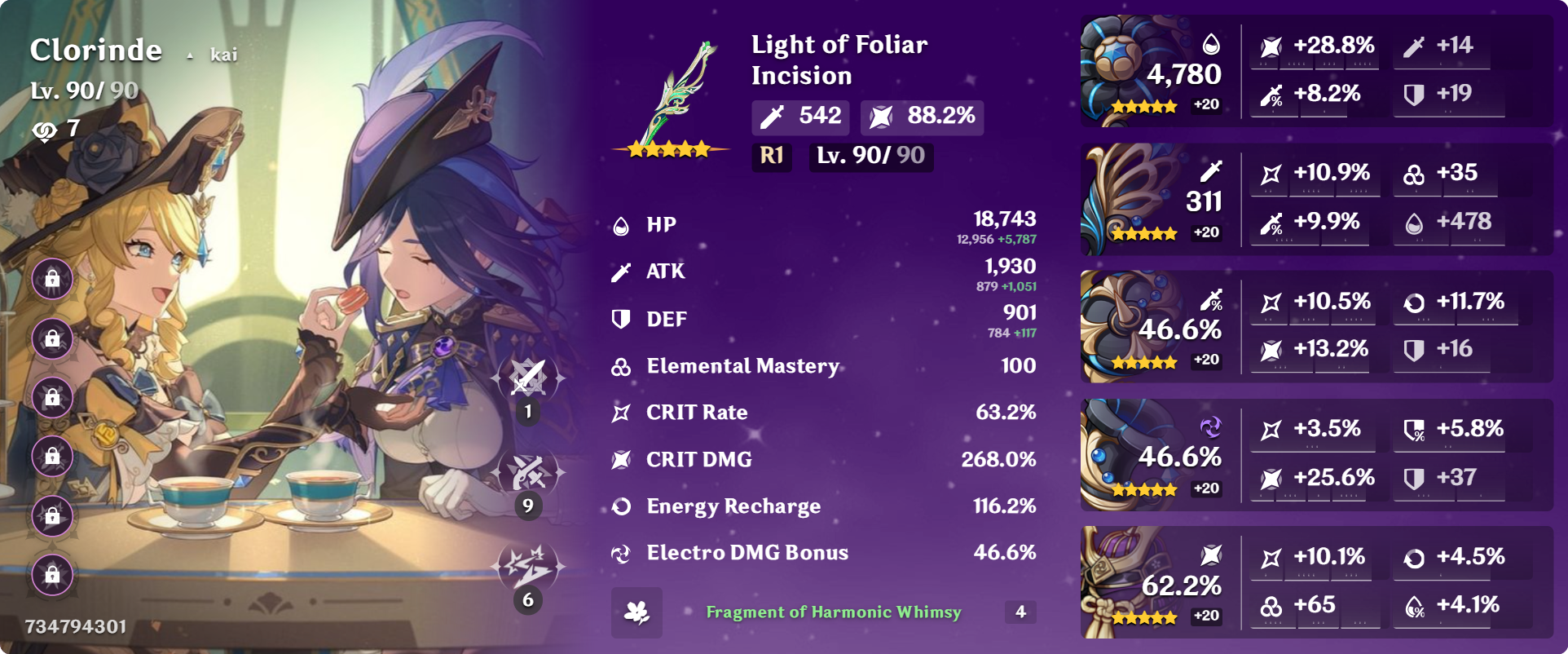The height and width of the screenshot is (654, 1568).
Task: Click the HP droplet stat icon
Action: coord(621,224)
